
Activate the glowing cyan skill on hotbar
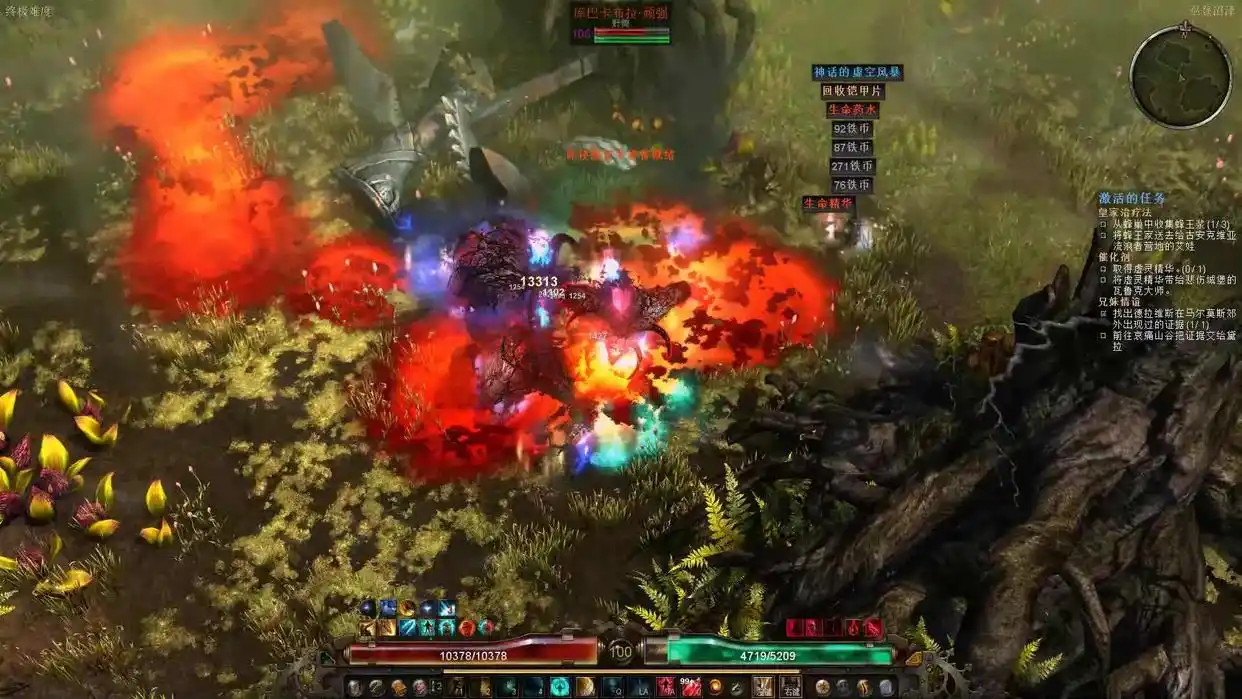[559, 687]
